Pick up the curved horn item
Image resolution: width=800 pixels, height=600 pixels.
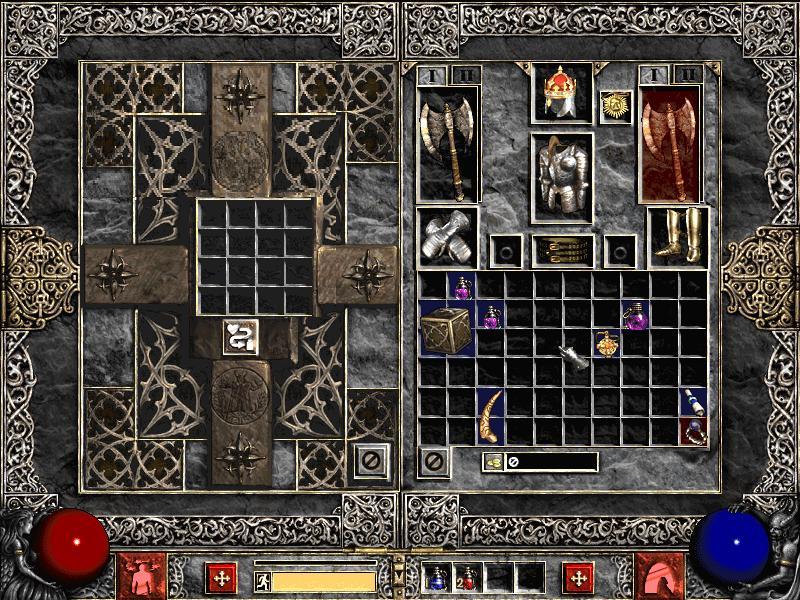[491, 416]
